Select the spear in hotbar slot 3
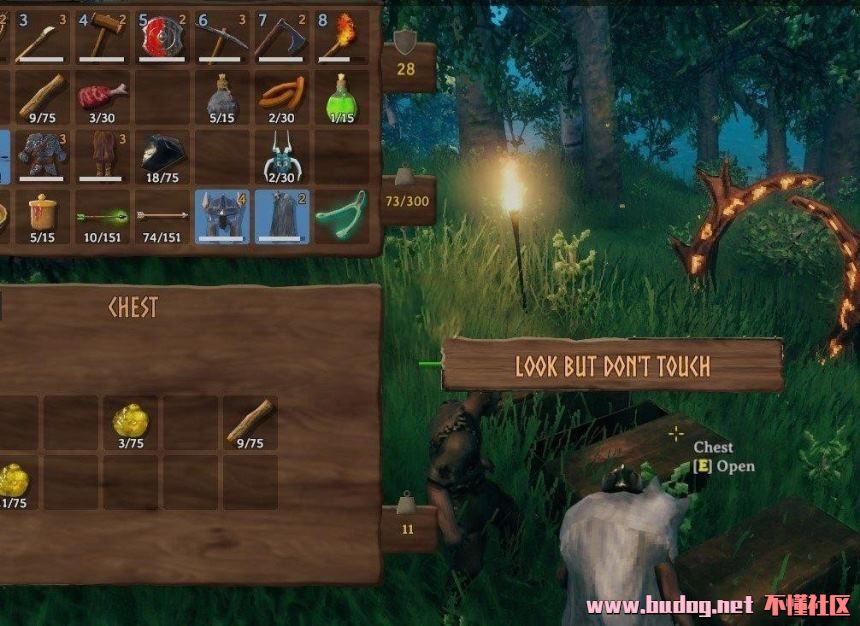This screenshot has height=626, width=860. [x=42, y=37]
